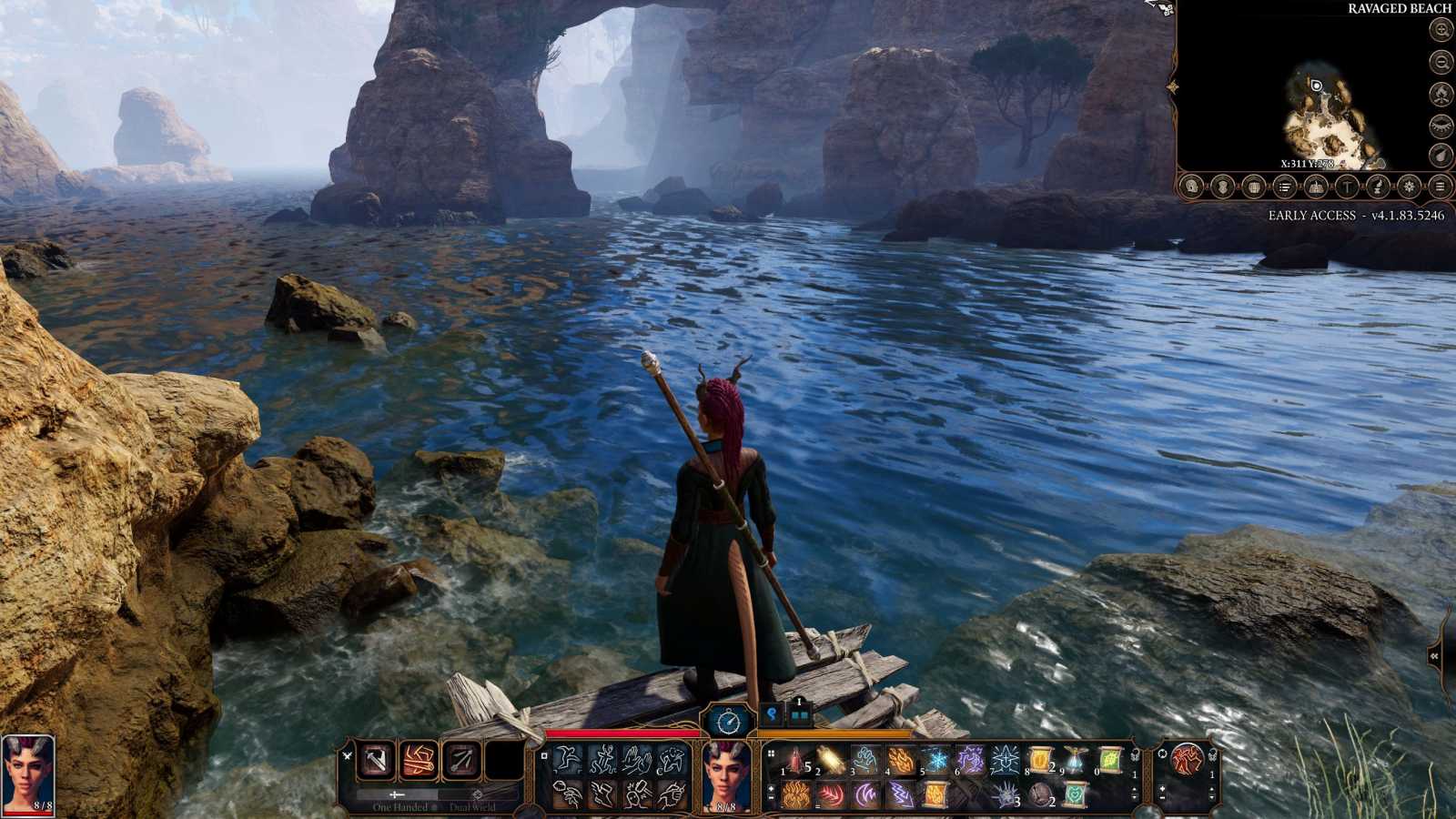Activate the snowflake frost spell in slot 5
Viewport: 1456px width, 819px height.
click(x=935, y=760)
